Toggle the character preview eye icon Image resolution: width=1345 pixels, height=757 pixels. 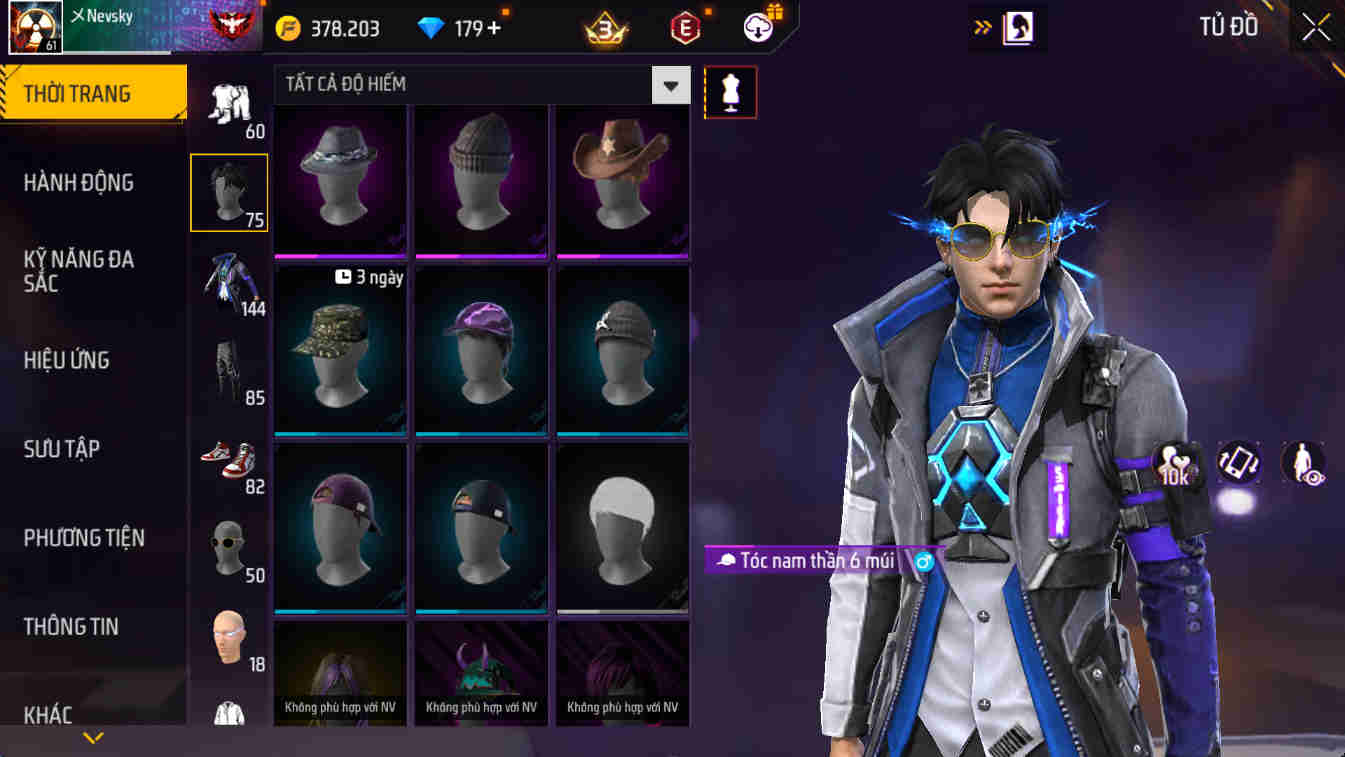1303,463
